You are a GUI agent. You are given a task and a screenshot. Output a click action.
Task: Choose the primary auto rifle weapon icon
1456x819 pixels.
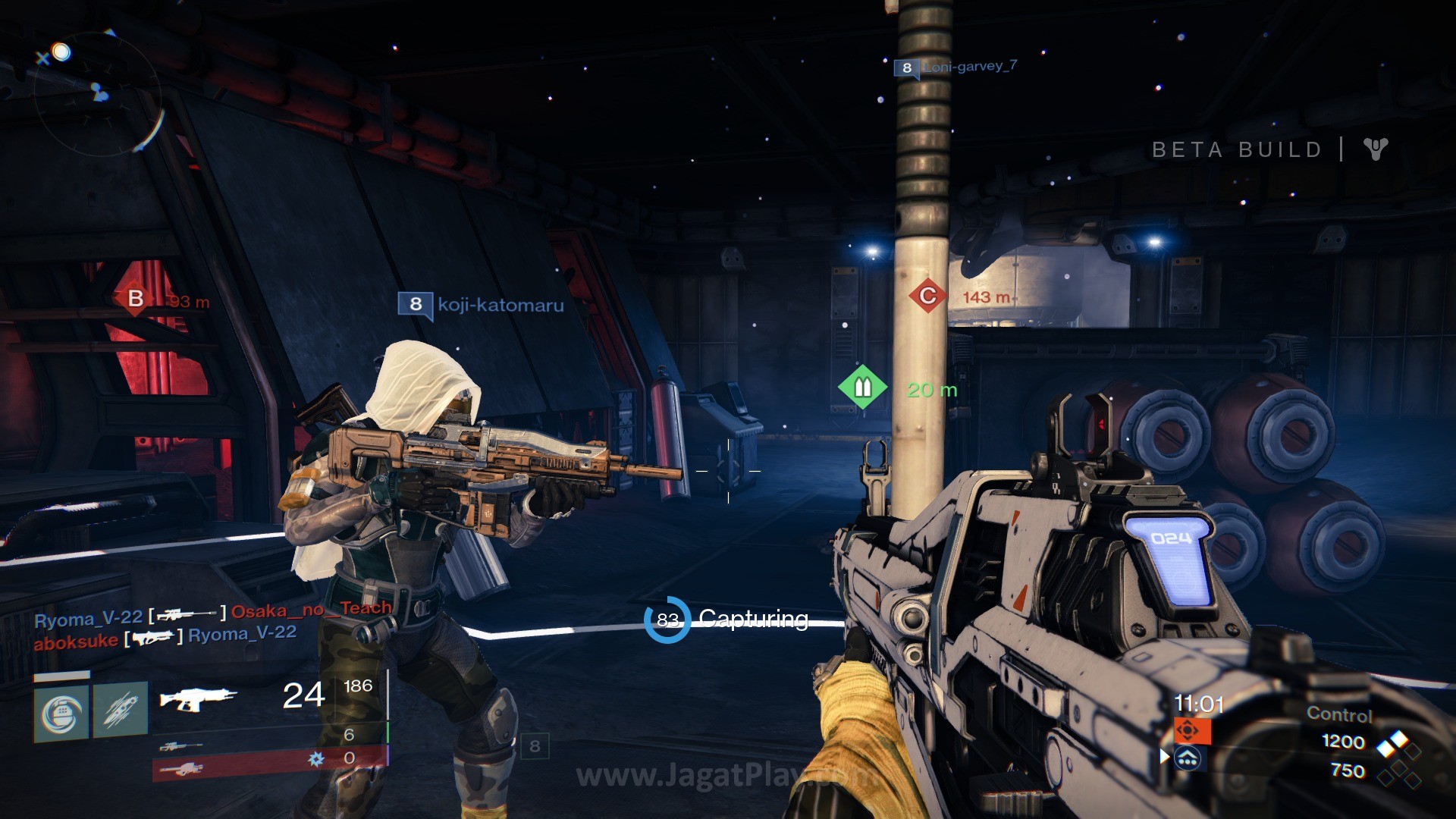pos(197,698)
